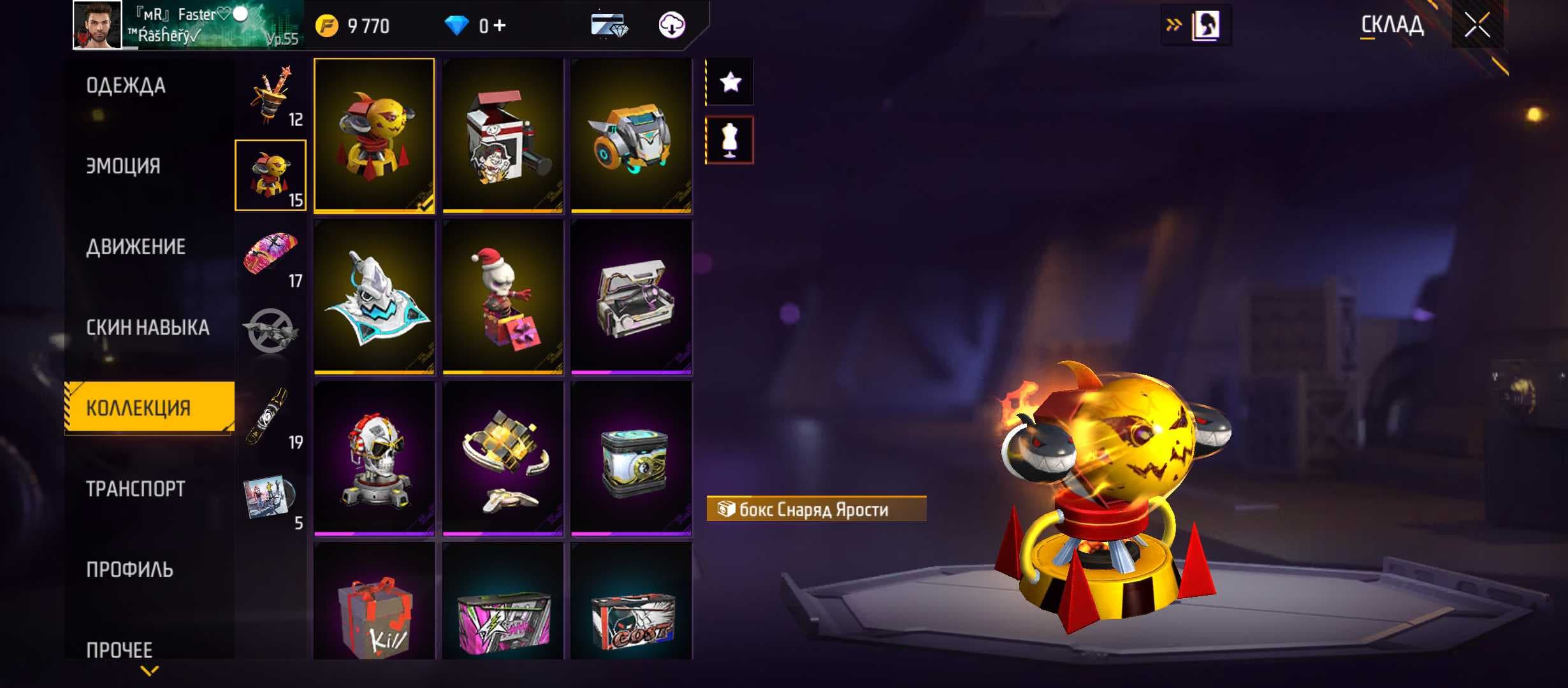Select the skull with headphones loot box
Screen dimensions: 1568x688
pyautogui.click(x=374, y=457)
